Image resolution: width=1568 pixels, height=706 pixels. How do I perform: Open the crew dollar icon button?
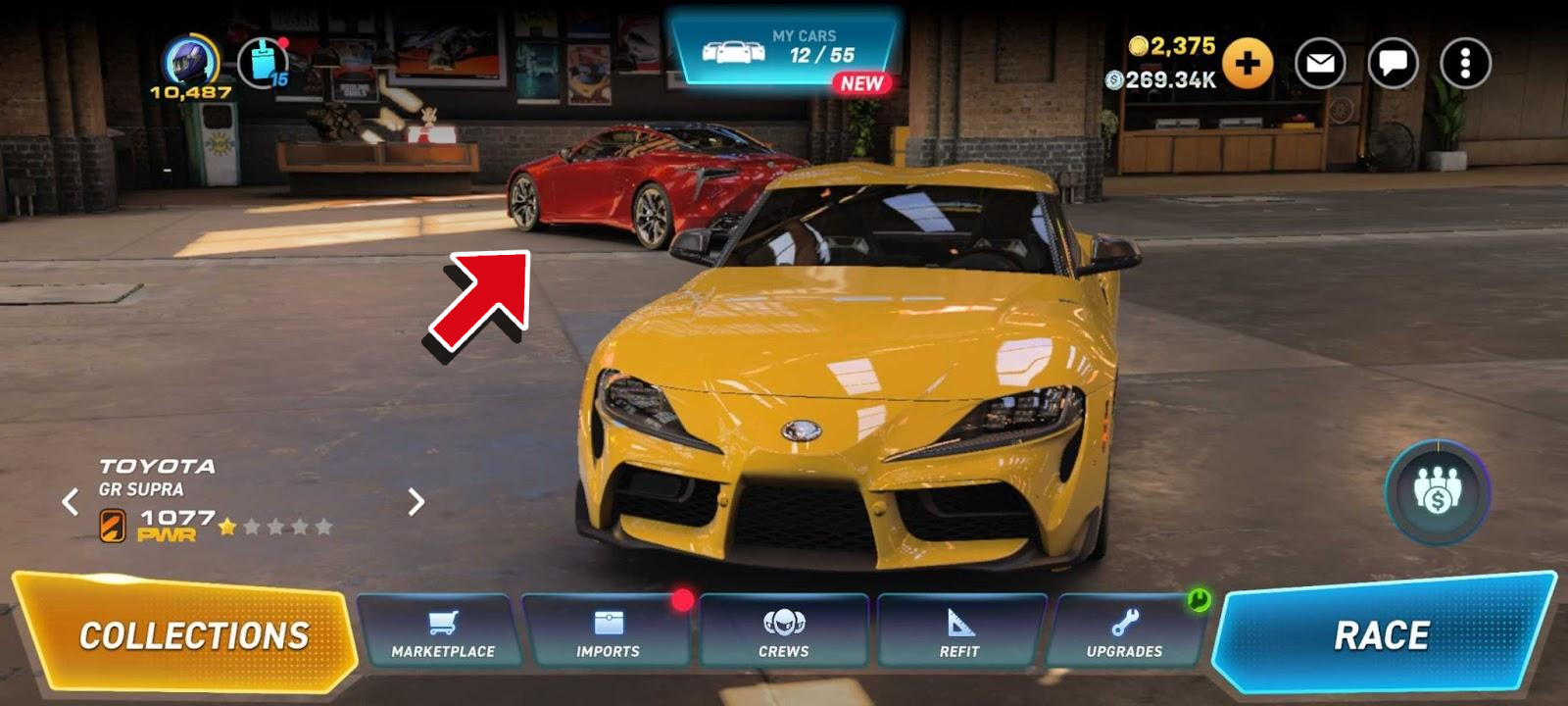pos(1437,491)
